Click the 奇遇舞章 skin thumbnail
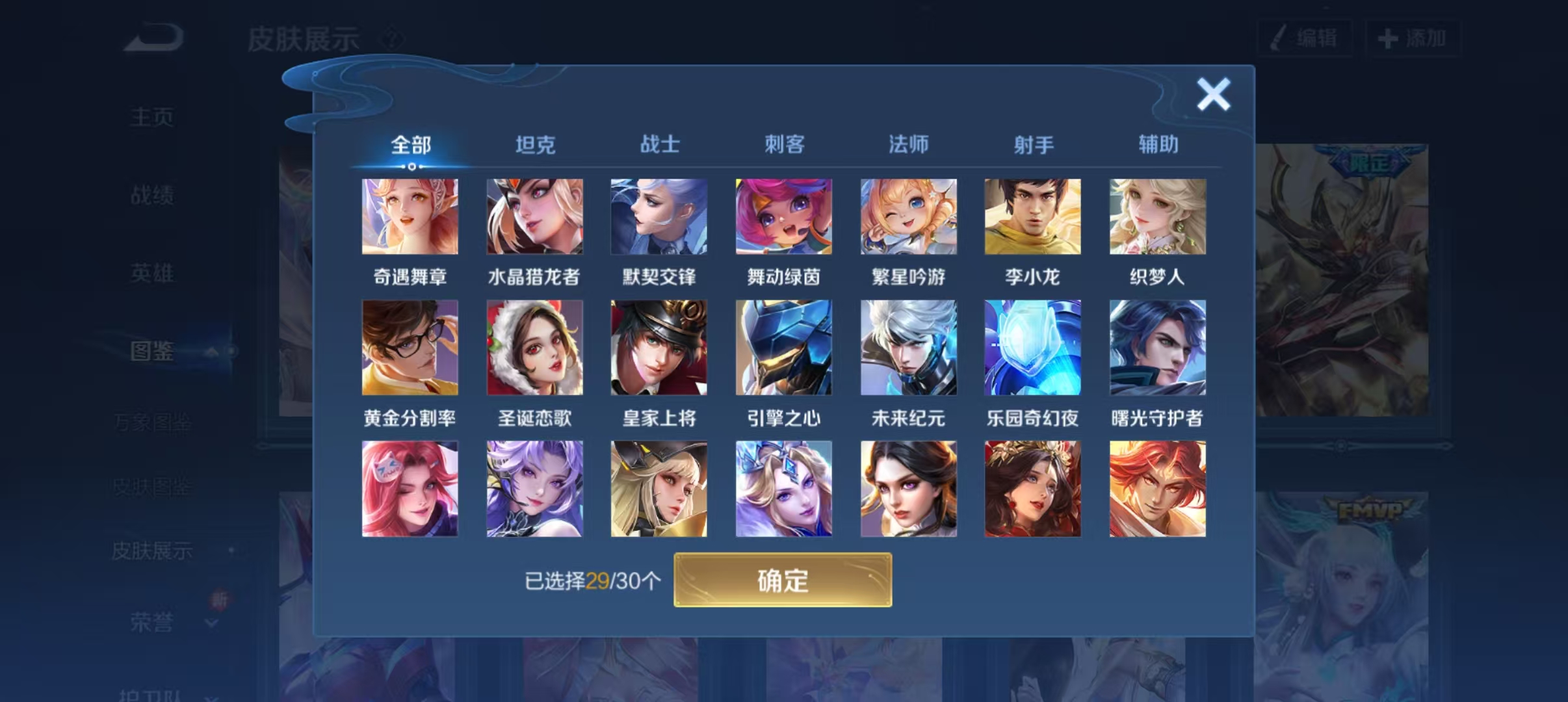Image resolution: width=1568 pixels, height=702 pixels. click(x=410, y=216)
